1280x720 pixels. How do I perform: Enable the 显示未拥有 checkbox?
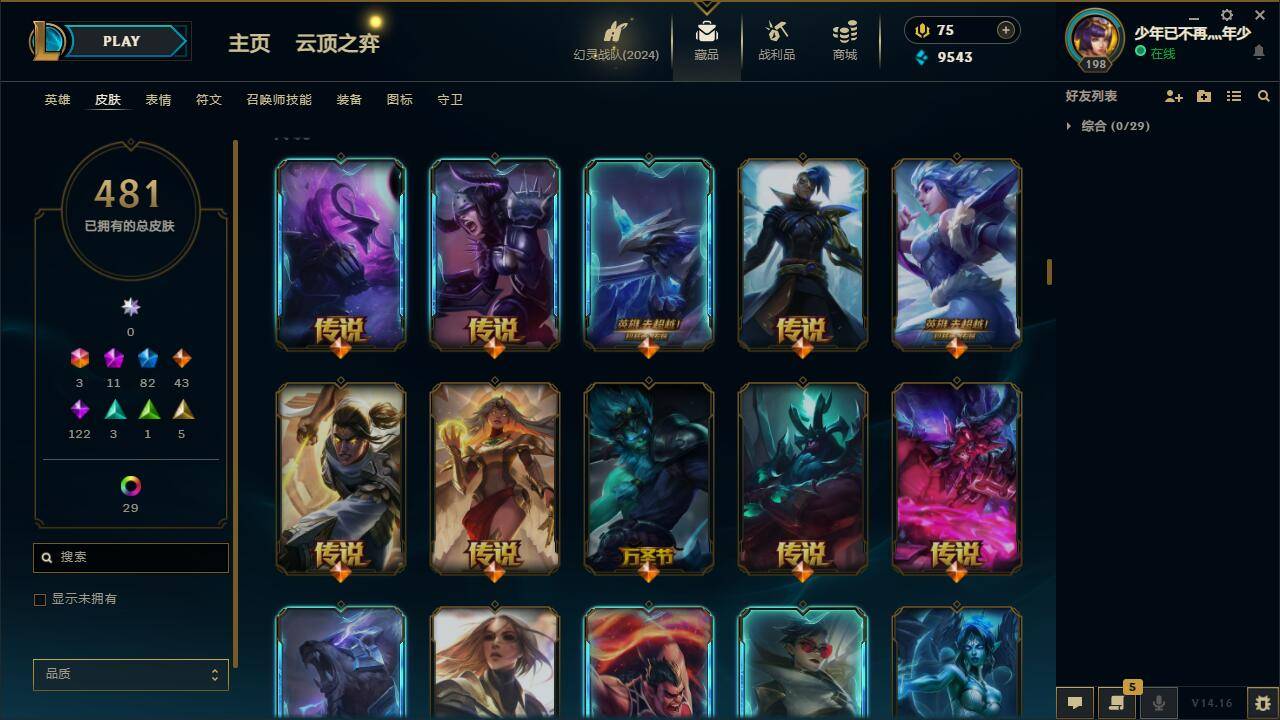[40, 600]
